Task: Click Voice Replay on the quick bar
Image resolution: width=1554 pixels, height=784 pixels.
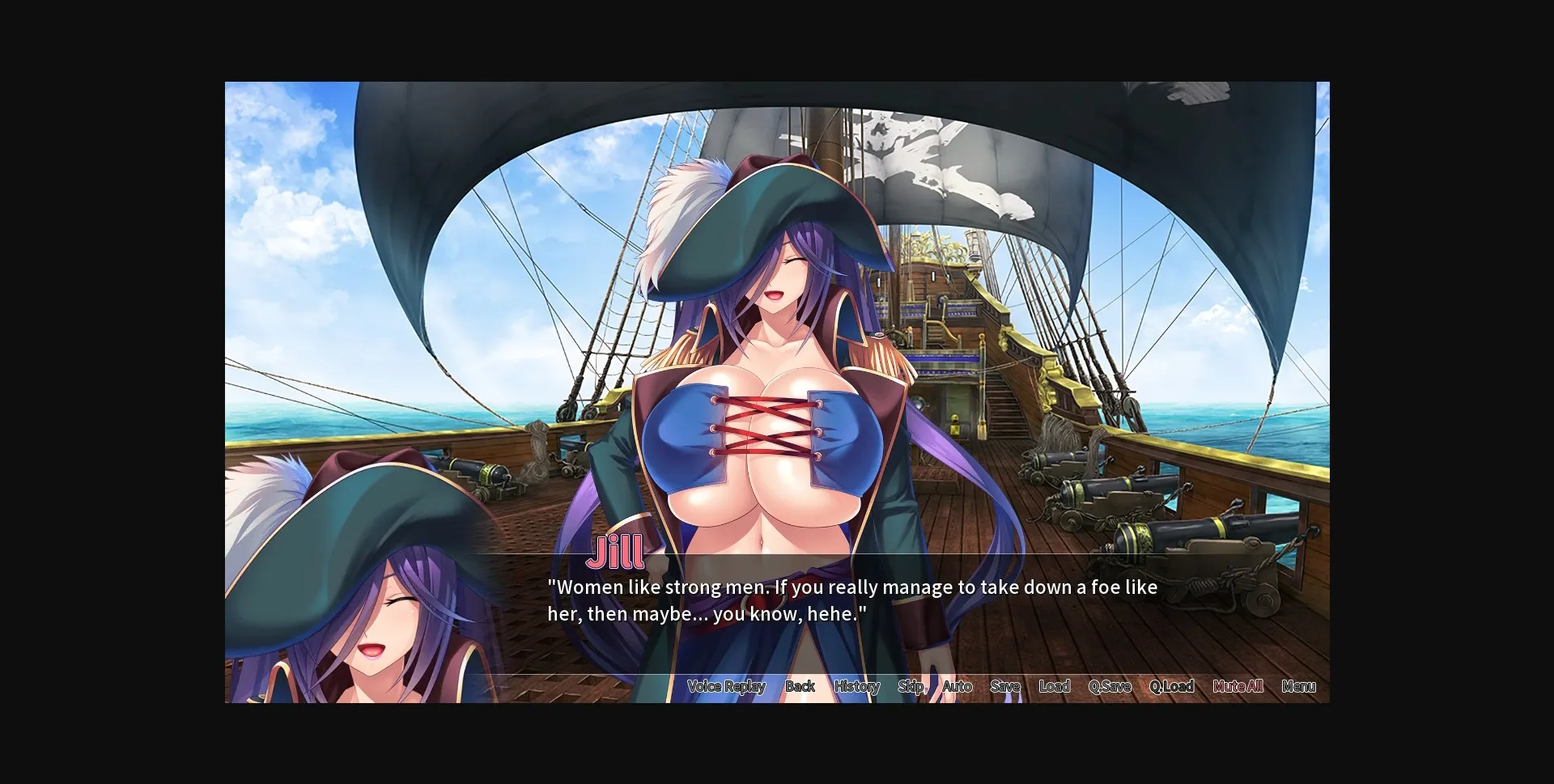Action: (x=725, y=686)
